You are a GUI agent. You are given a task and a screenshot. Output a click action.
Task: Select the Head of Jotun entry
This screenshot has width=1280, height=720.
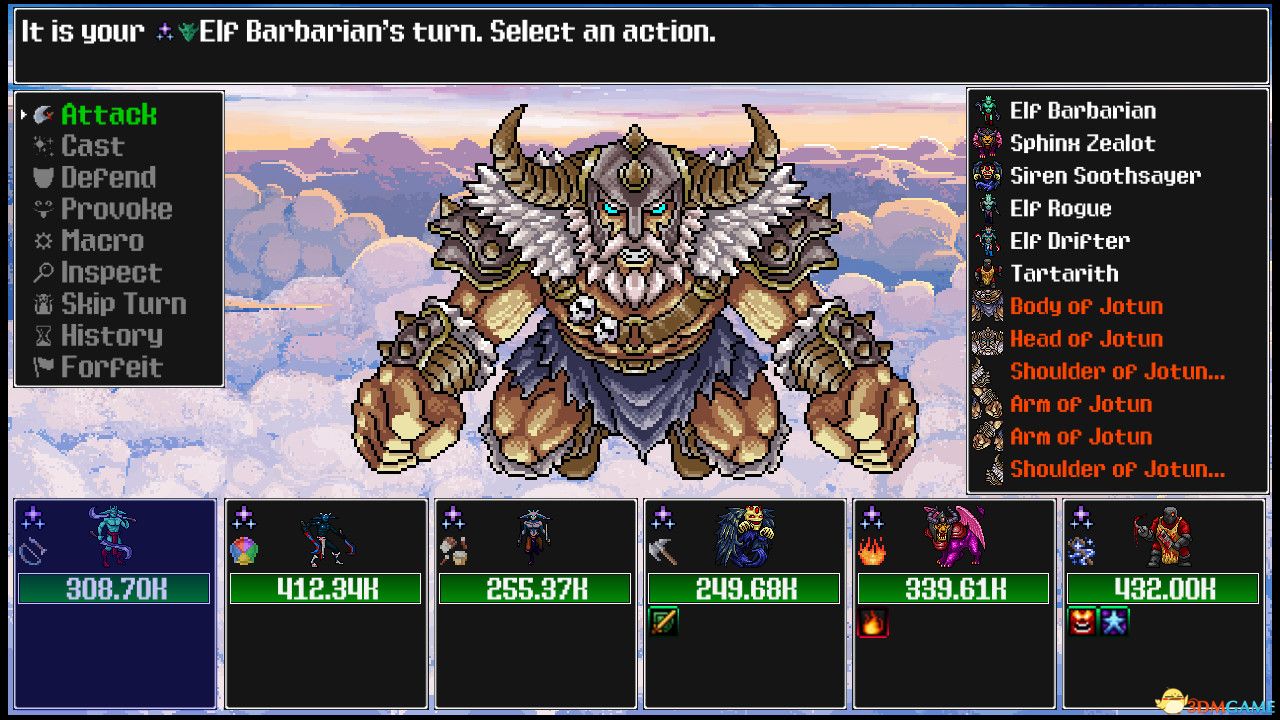point(1086,339)
